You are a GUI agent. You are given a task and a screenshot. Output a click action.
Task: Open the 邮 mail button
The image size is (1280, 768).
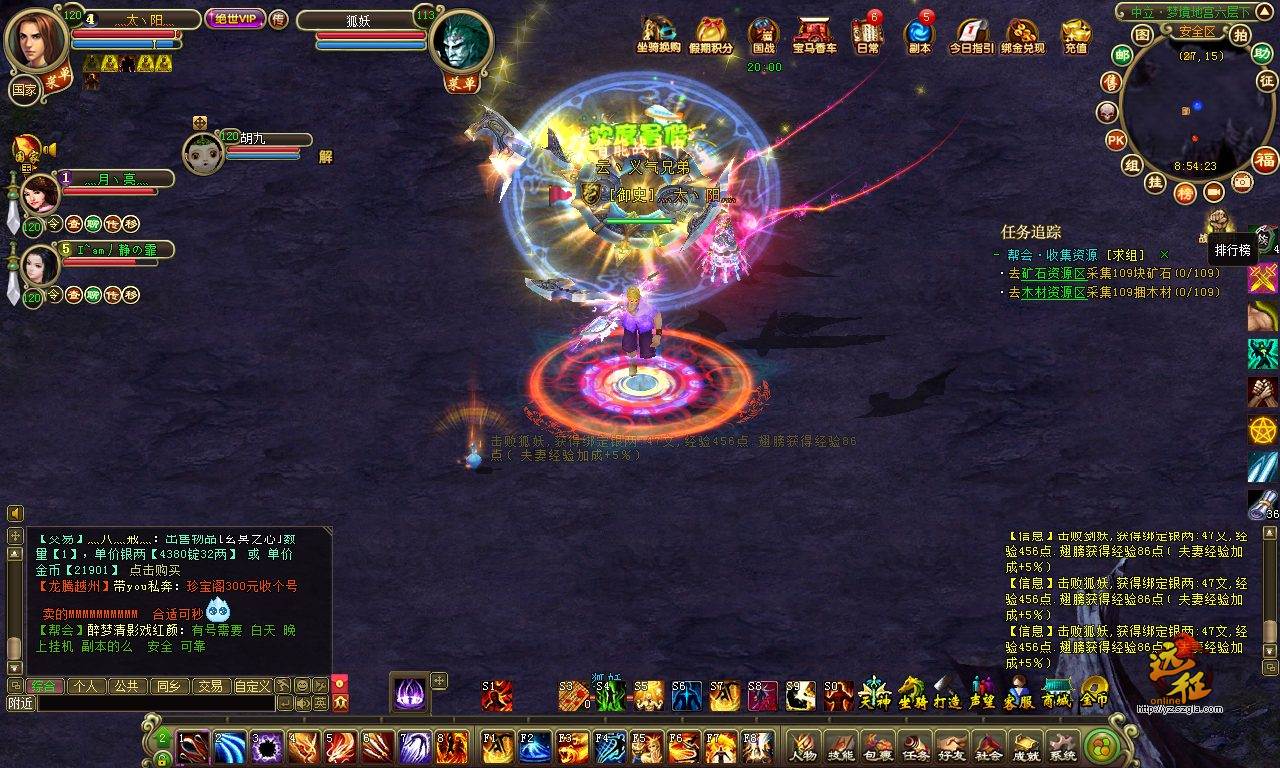coord(1122,56)
